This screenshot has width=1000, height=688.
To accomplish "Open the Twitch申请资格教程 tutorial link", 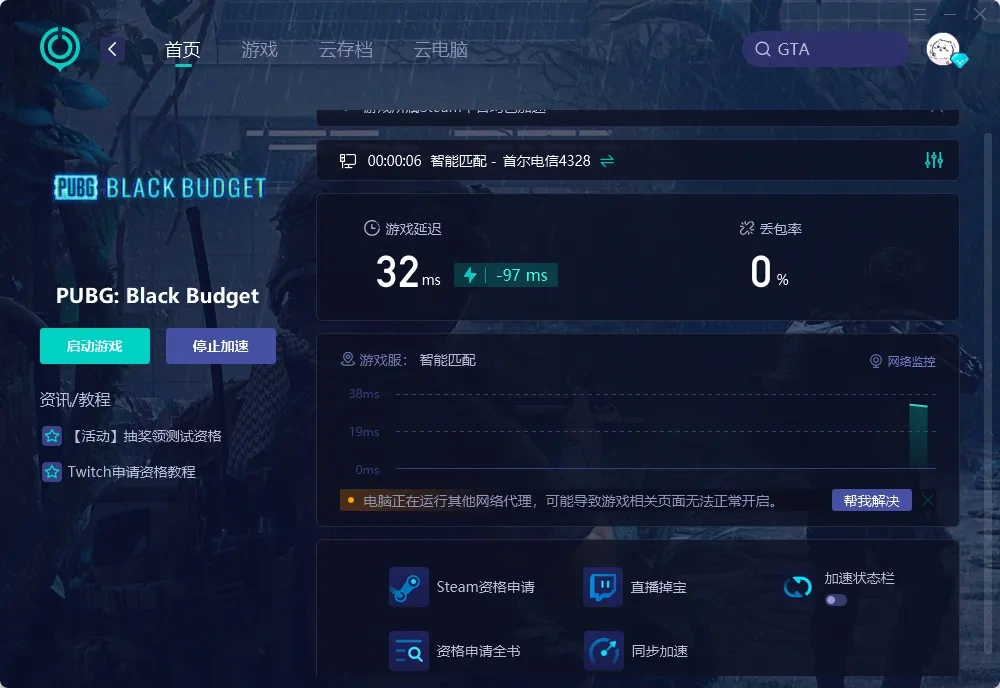I will click(x=131, y=471).
